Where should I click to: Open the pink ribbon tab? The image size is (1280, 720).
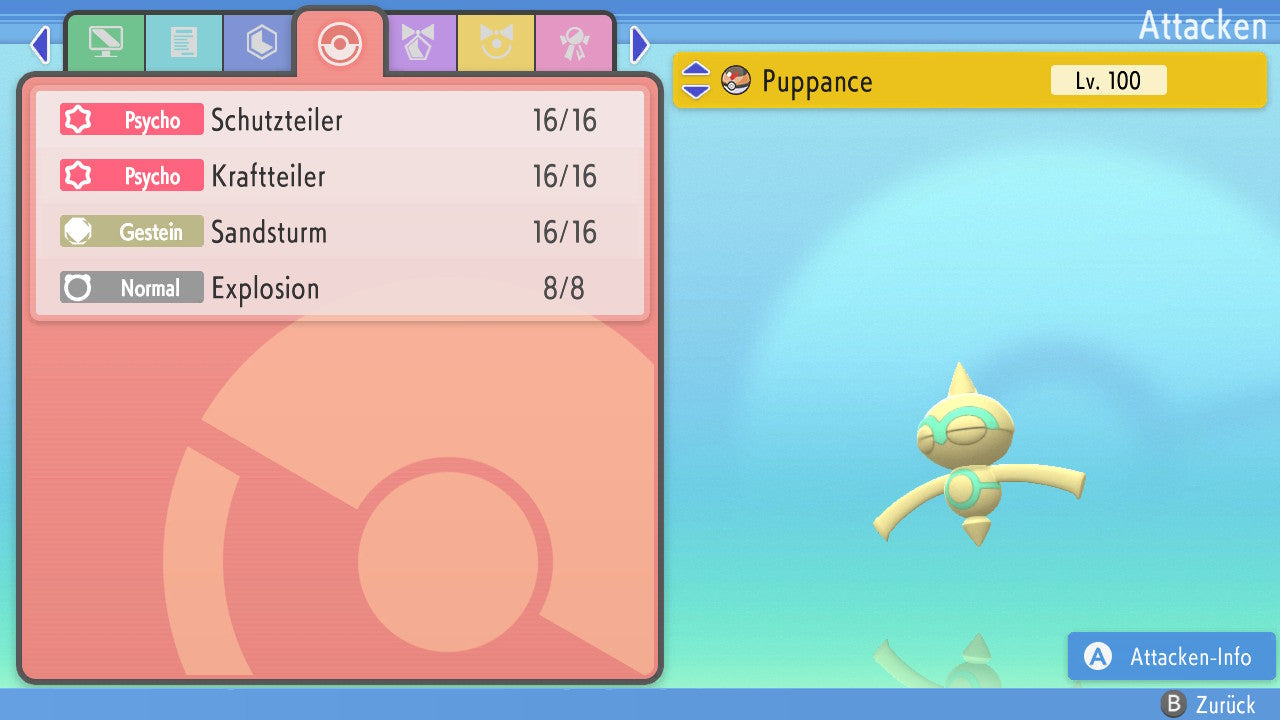pyautogui.click(x=574, y=43)
